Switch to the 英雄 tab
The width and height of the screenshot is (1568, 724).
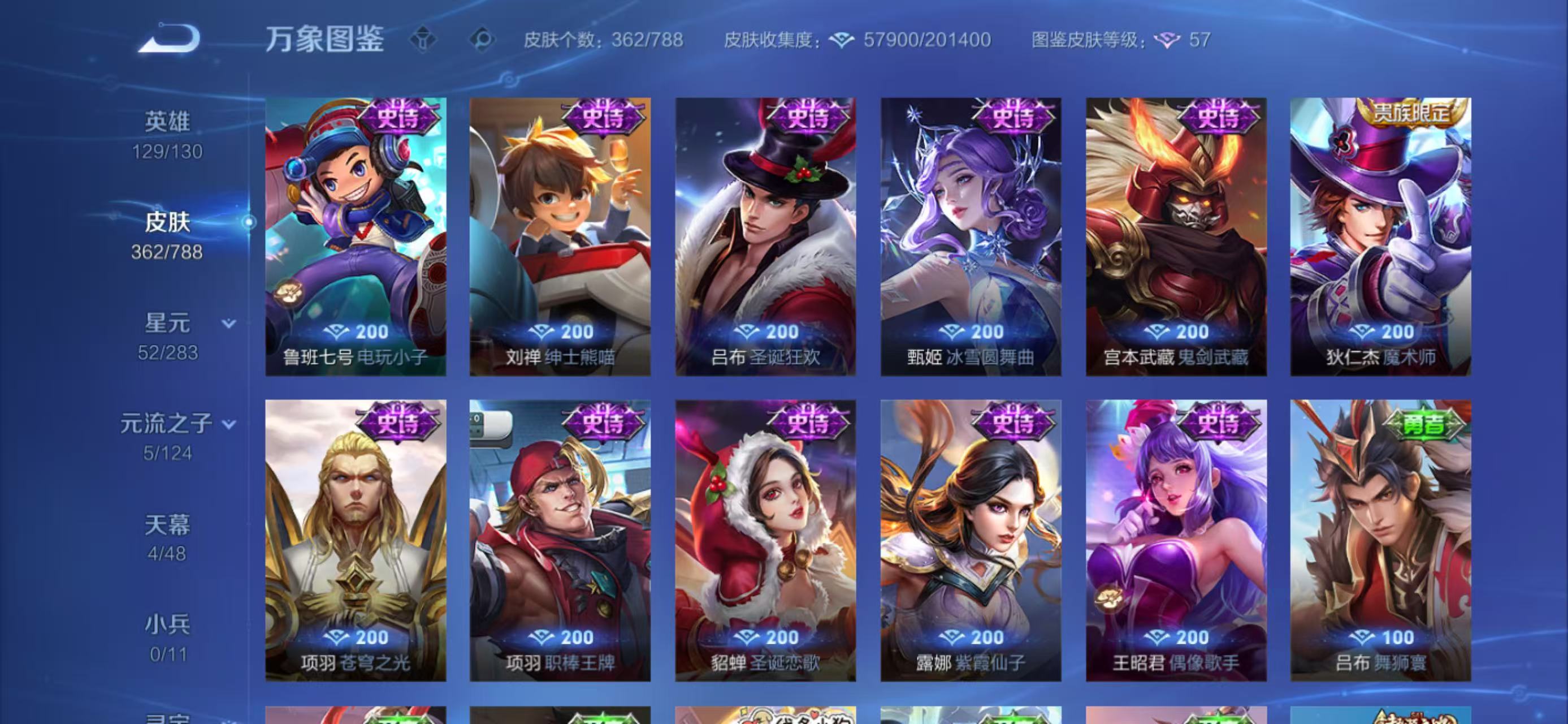(x=169, y=120)
